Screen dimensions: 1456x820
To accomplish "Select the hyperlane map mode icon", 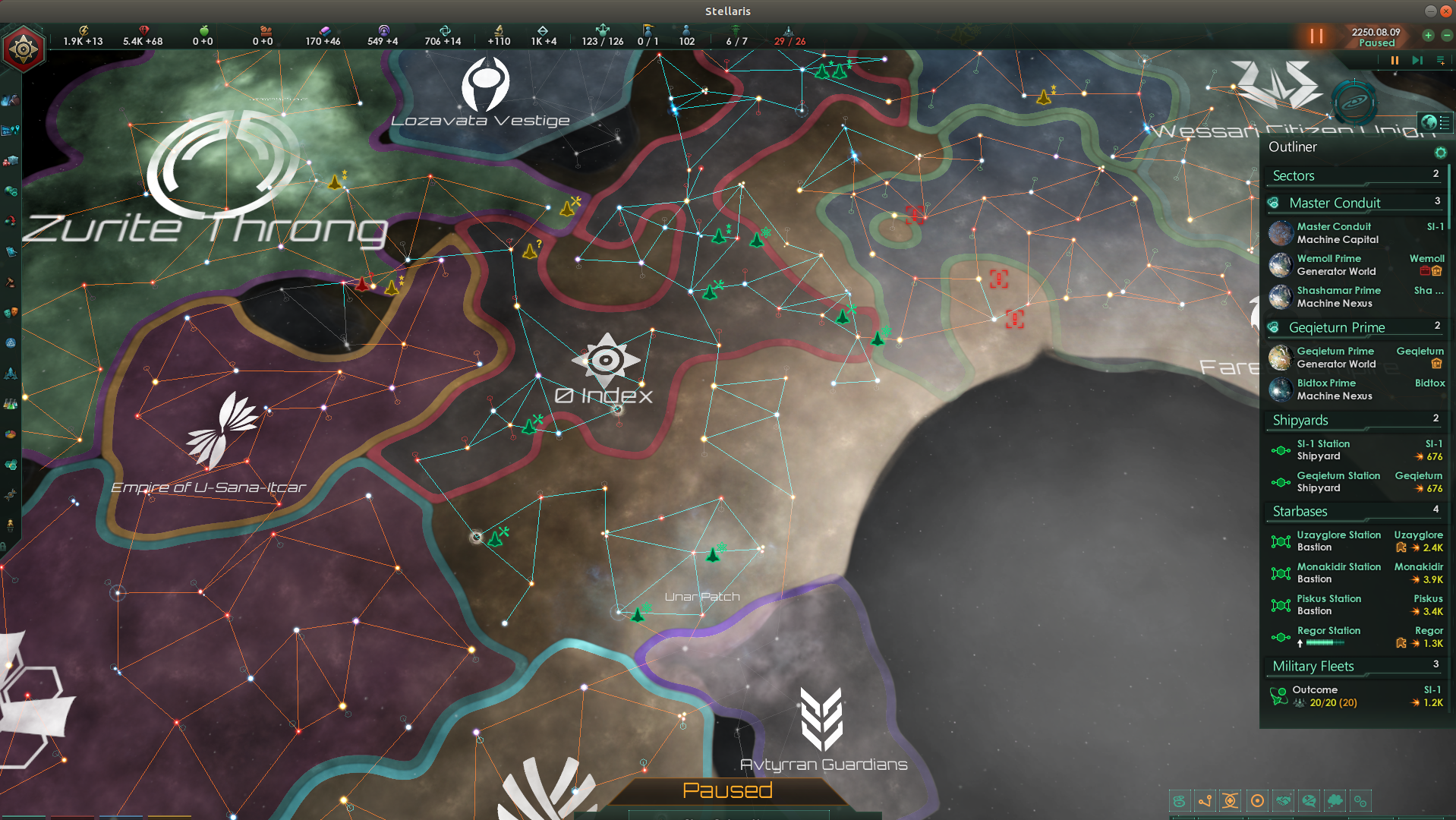I will pyautogui.click(x=1205, y=800).
